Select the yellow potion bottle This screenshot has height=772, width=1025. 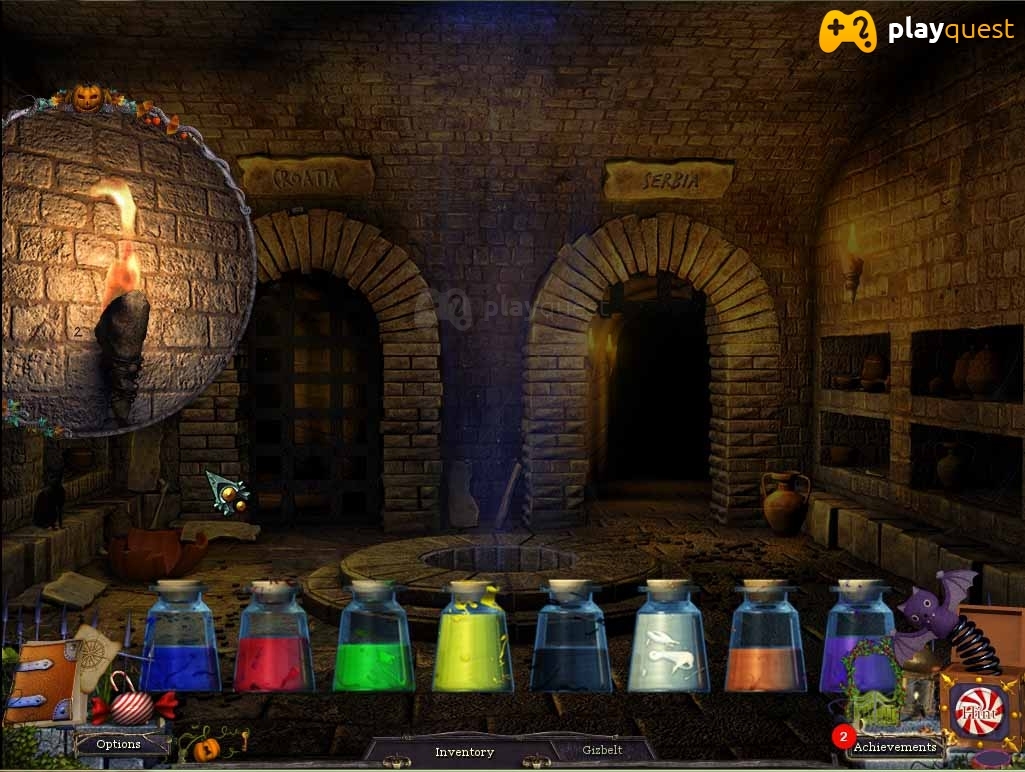point(472,640)
